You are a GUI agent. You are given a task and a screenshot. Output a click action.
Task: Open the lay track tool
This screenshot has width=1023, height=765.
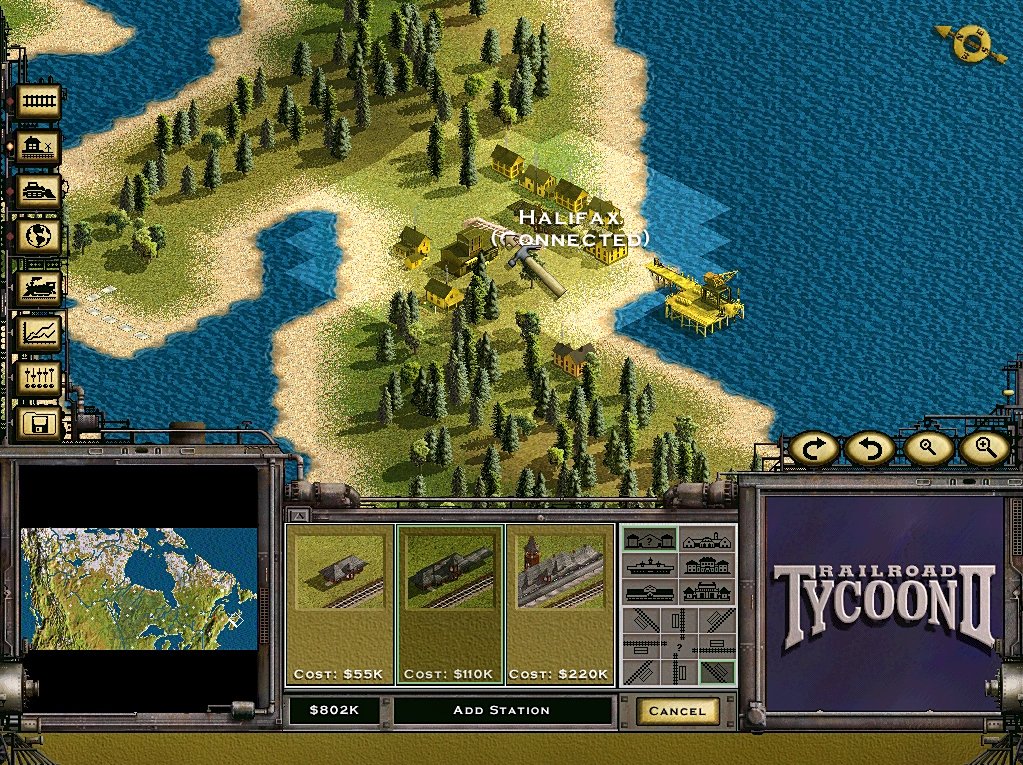tap(38, 101)
